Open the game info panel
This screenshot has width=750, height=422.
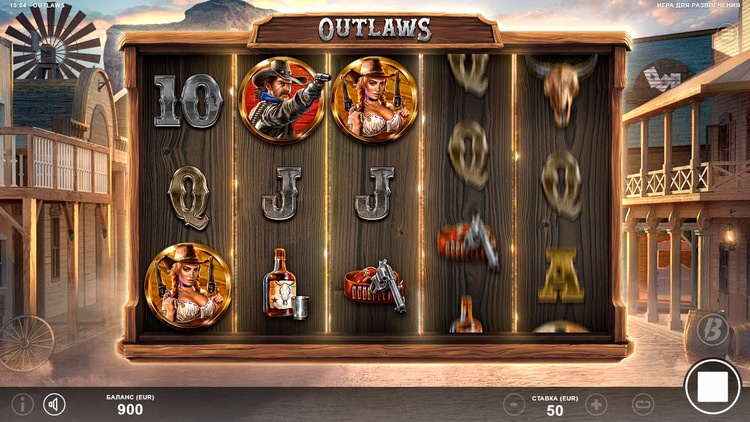[x=22, y=404]
